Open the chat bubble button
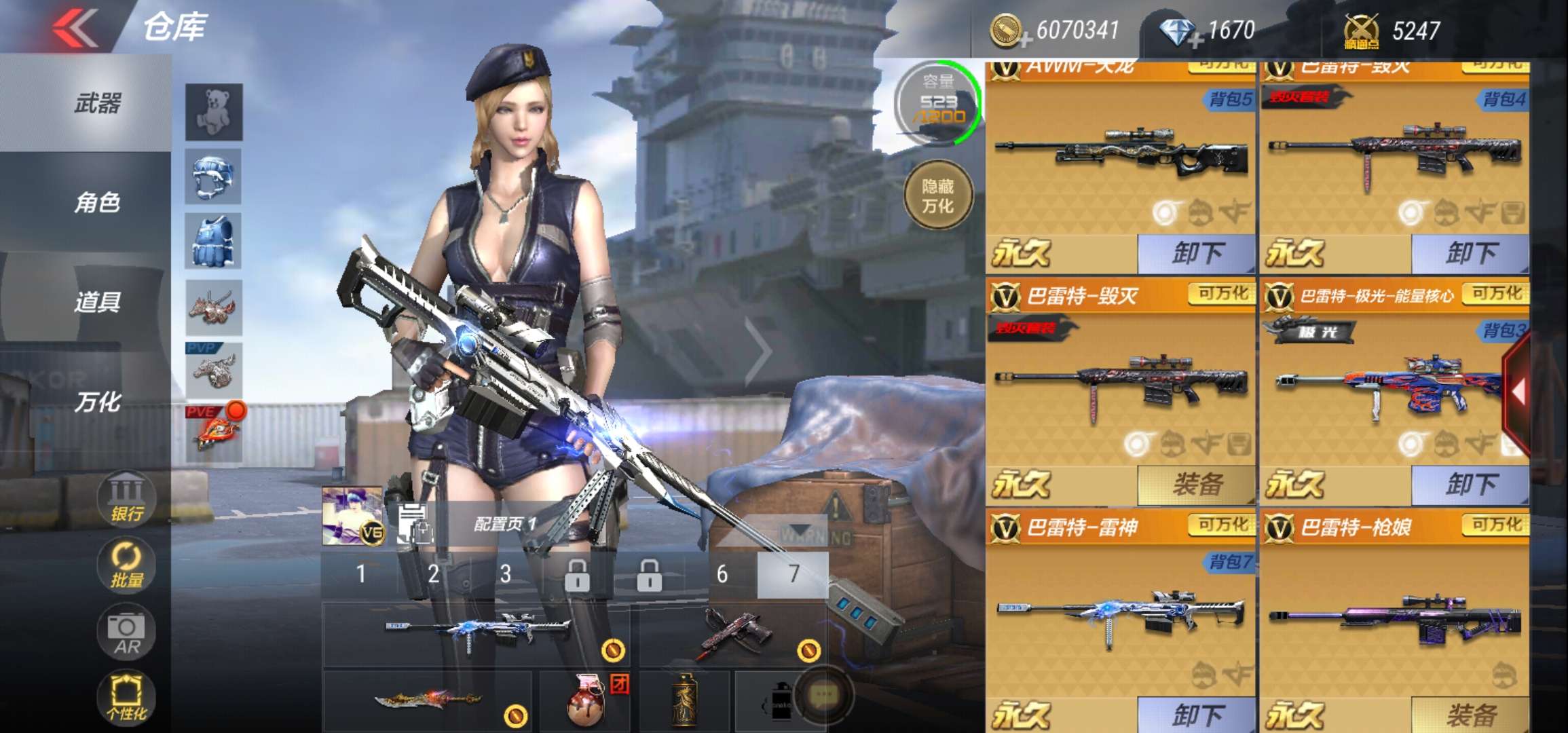The height and width of the screenshot is (733, 1568). tap(823, 694)
